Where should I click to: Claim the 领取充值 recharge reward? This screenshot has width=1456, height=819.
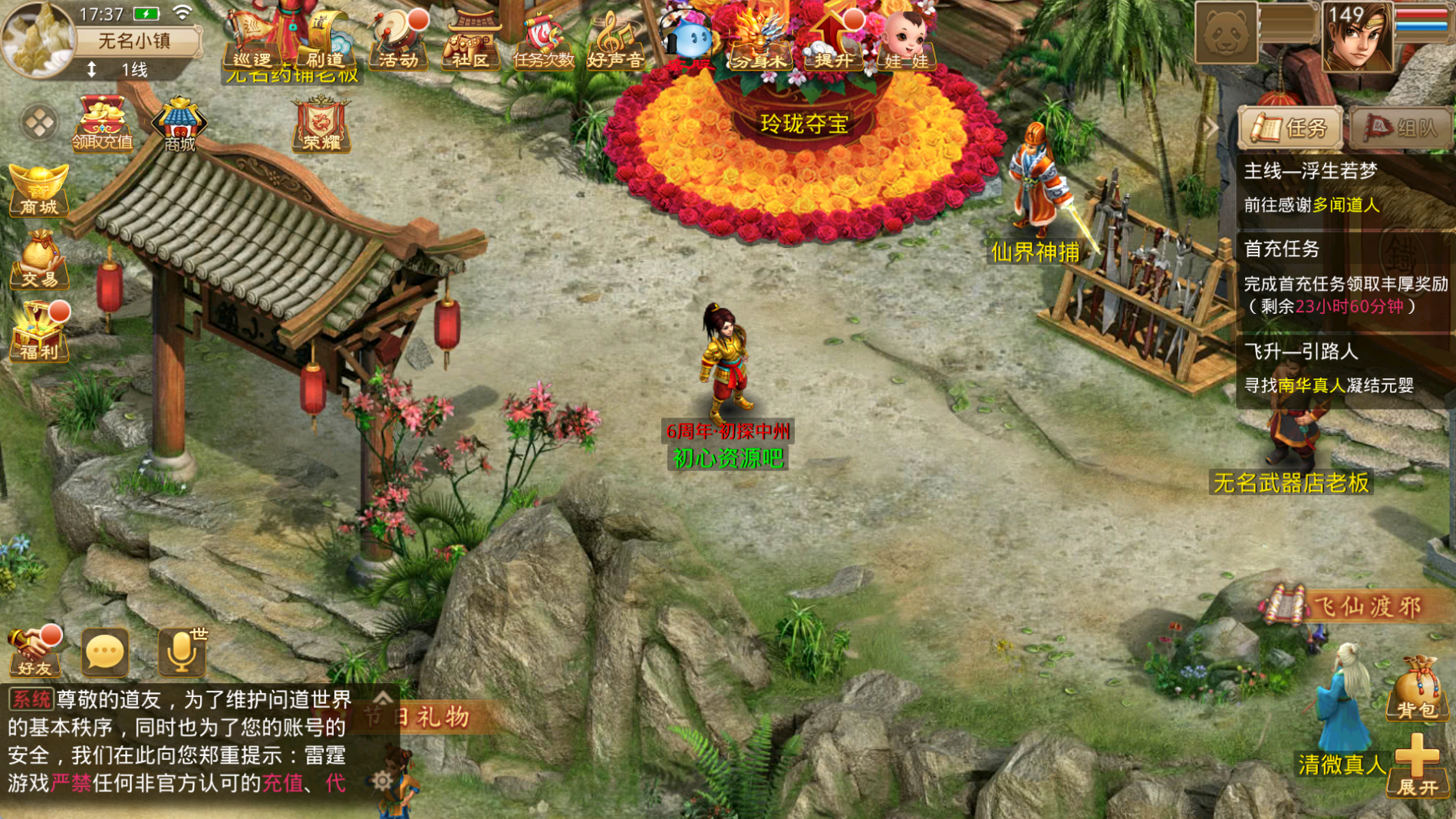click(102, 123)
